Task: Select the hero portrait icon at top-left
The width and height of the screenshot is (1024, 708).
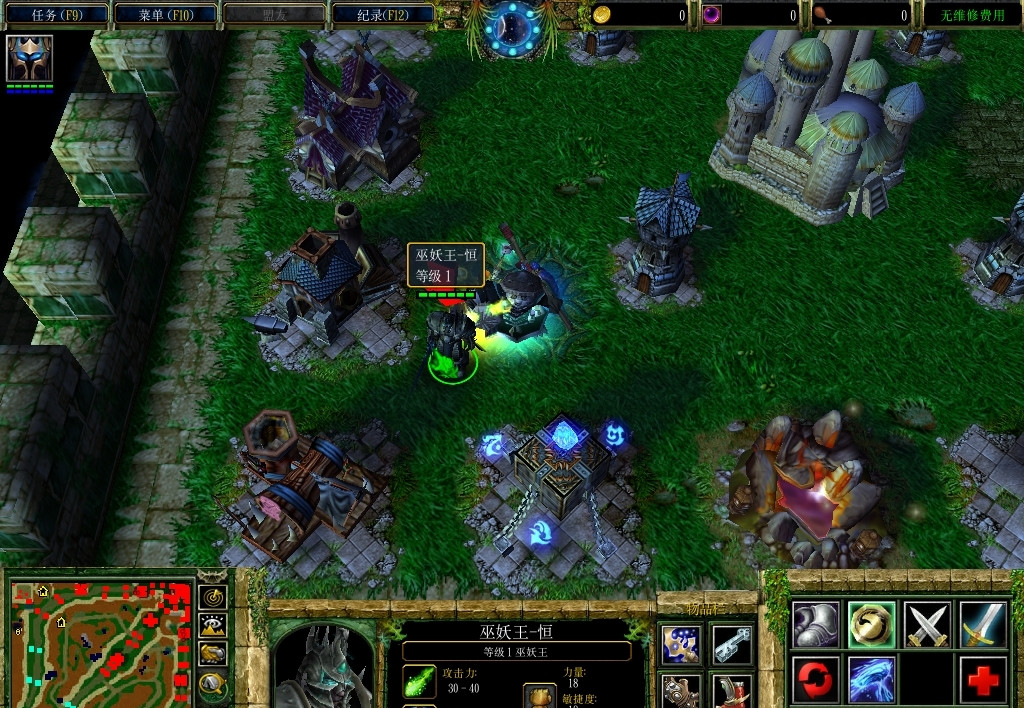Action: coord(30,58)
